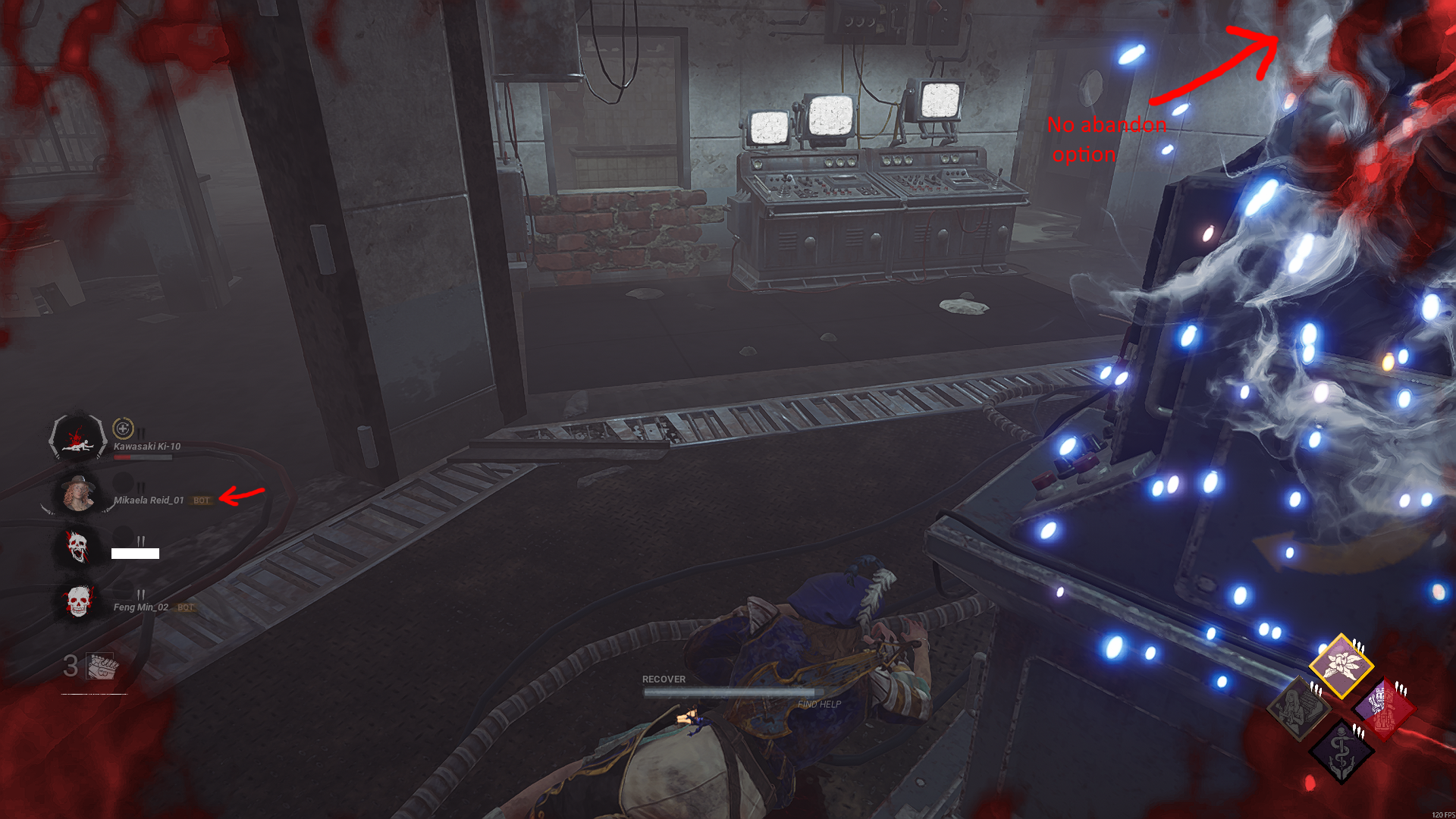Toggle the BOT label beside Feng Min_02
The height and width of the screenshot is (819, 1456).
[184, 607]
